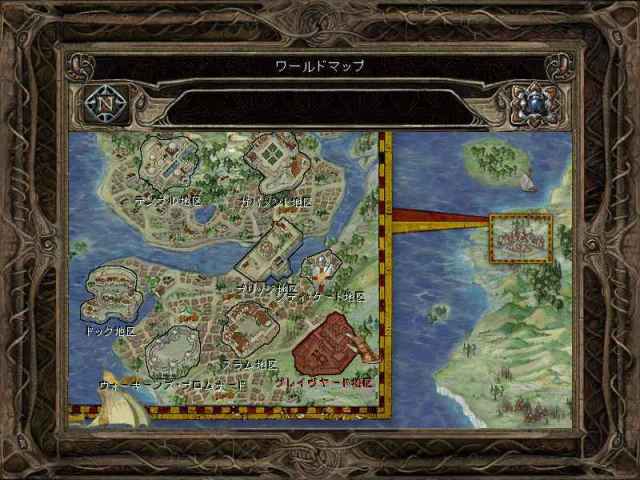This screenshot has height=480, width=640.
Task: Travel to the Slums District (スラム地区)
Action: click(x=250, y=325)
